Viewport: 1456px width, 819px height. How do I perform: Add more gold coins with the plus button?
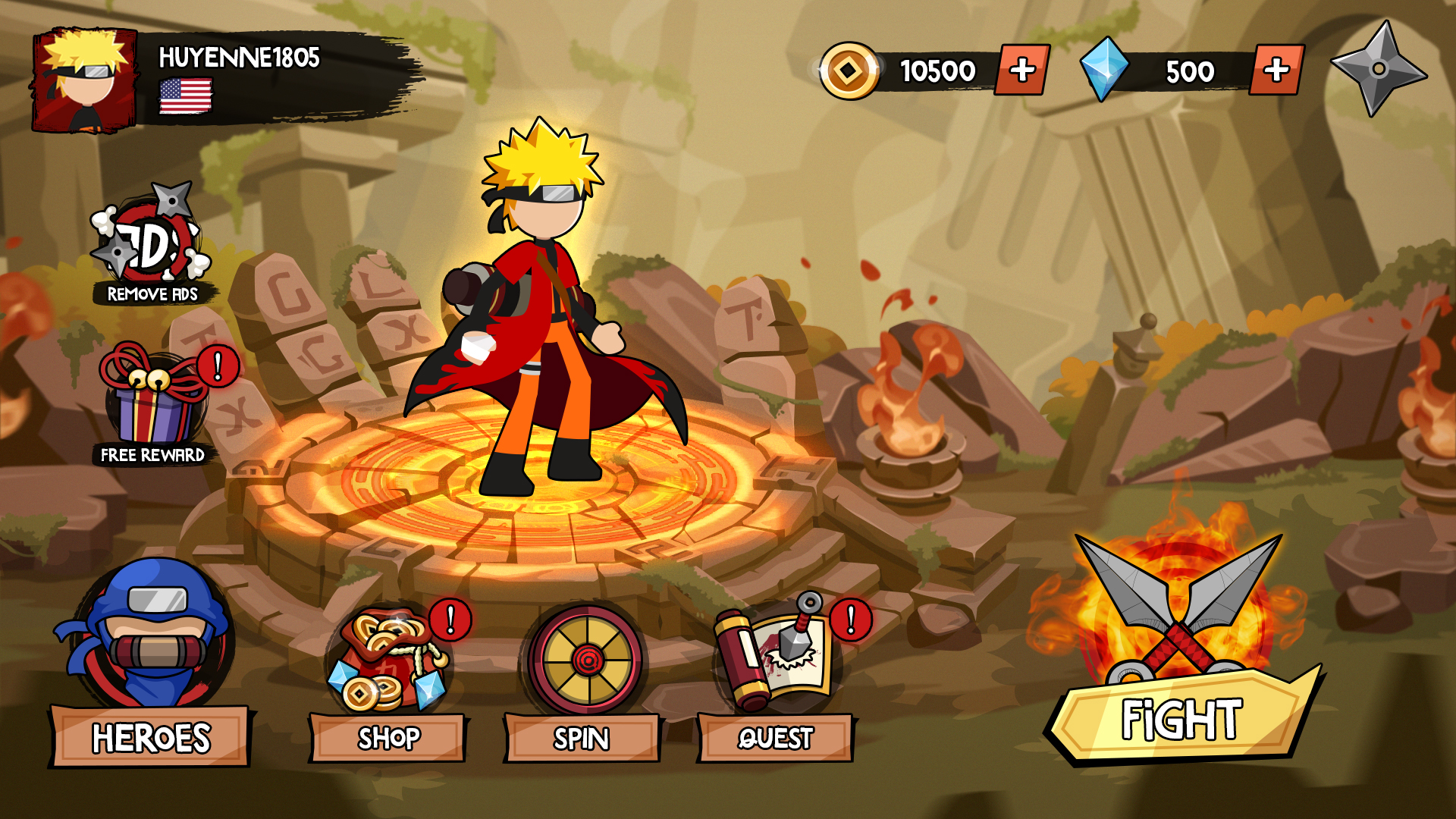[1021, 71]
